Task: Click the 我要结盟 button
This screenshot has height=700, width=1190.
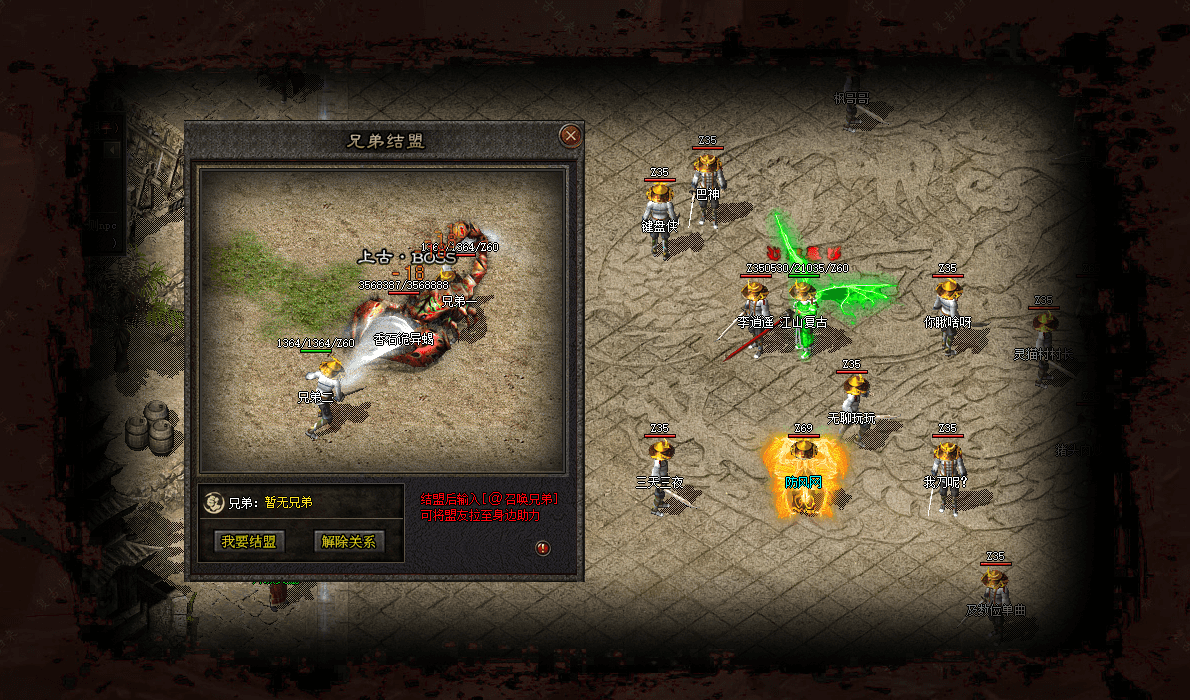Action: coord(249,542)
